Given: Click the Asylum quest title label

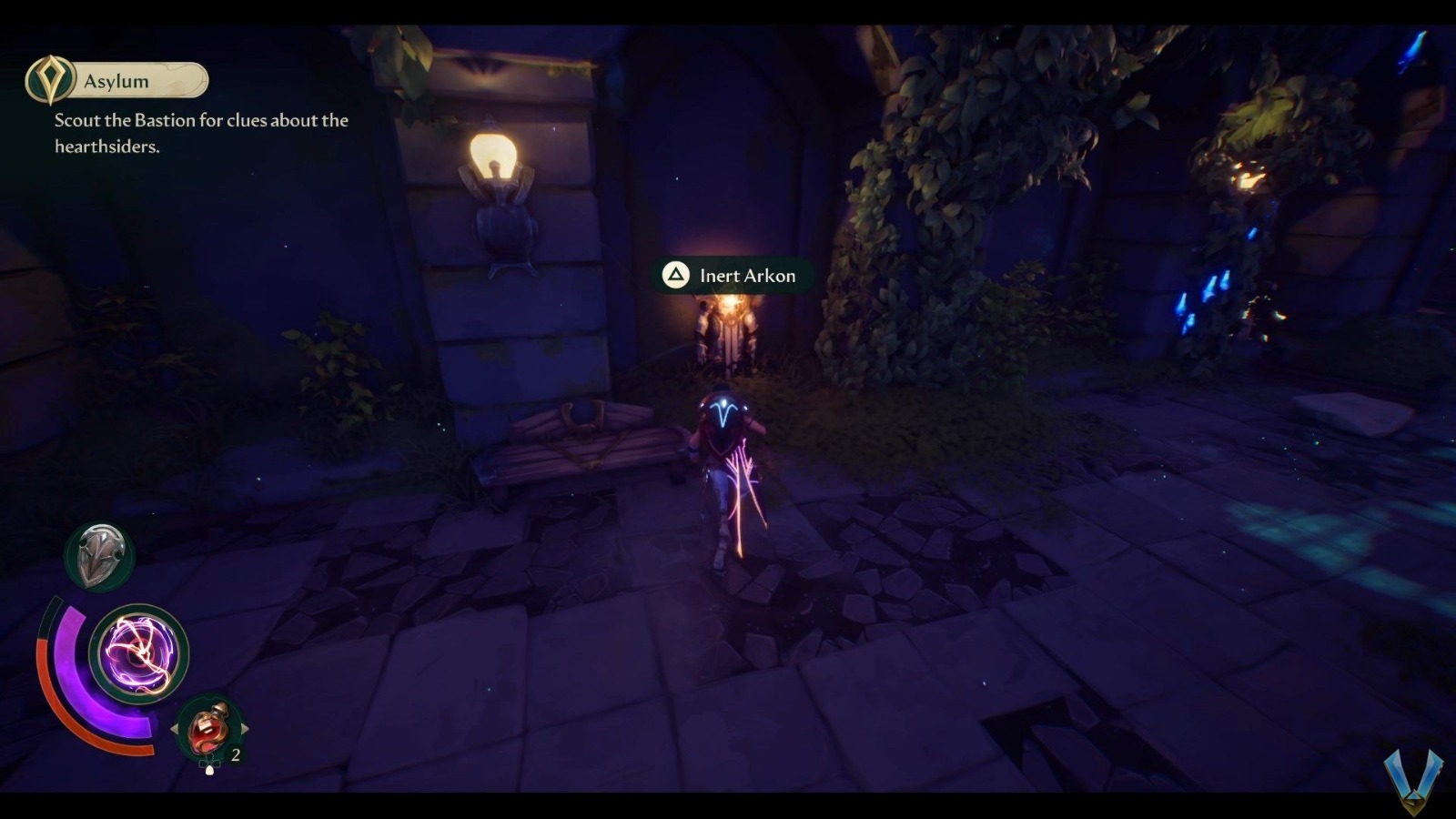Looking at the screenshot, I should pyautogui.click(x=116, y=80).
